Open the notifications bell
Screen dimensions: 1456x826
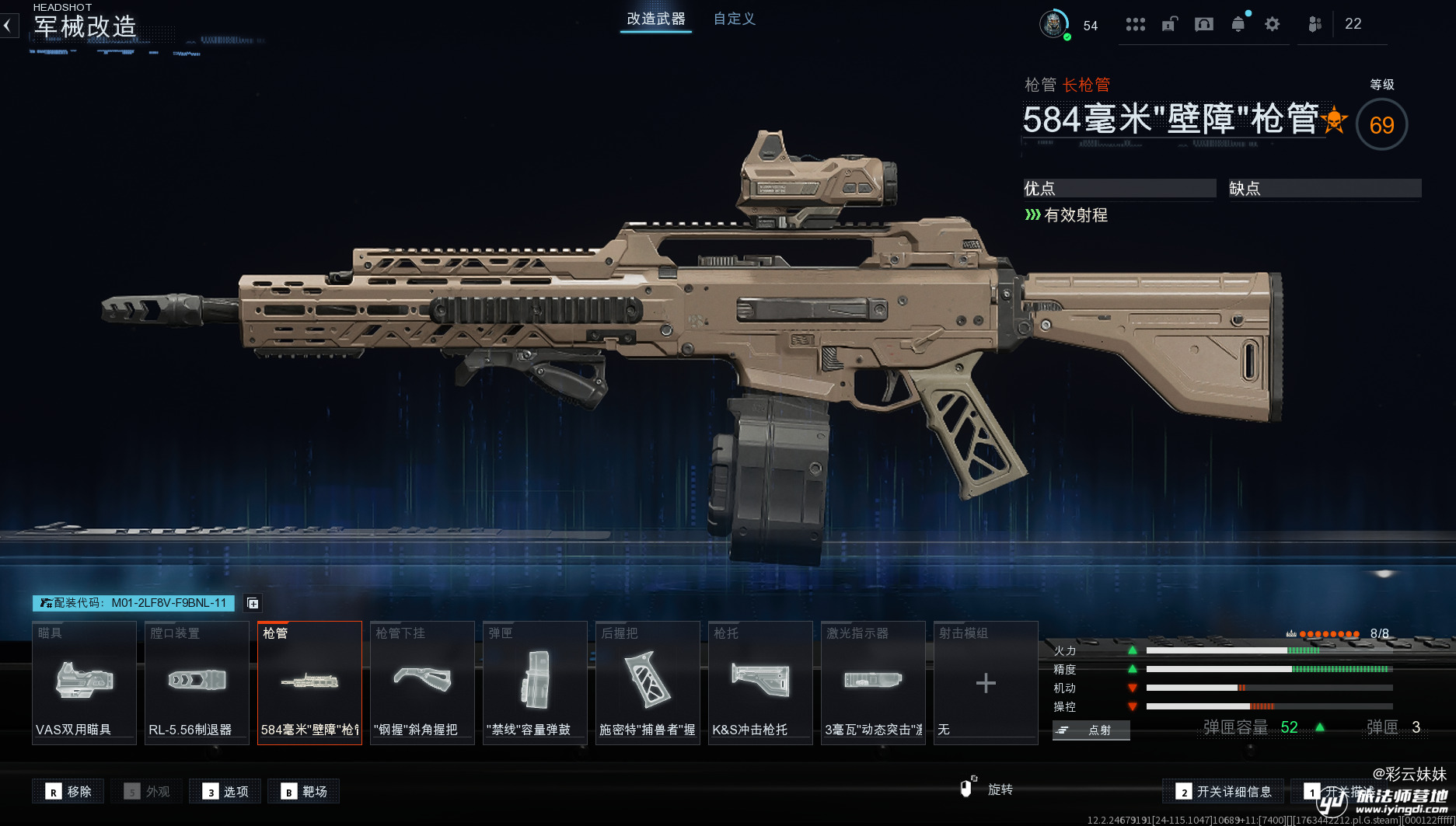pos(1238,24)
